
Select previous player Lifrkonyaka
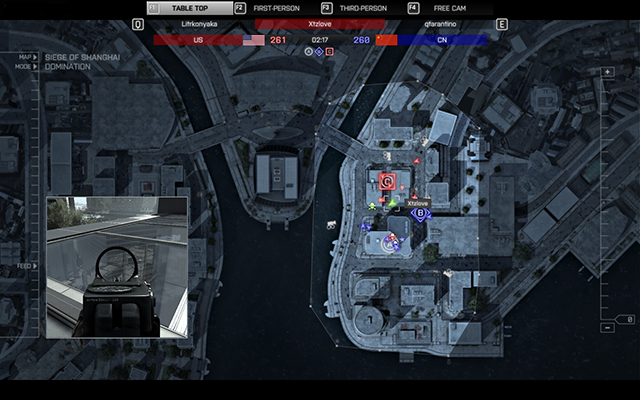[x=198, y=24]
